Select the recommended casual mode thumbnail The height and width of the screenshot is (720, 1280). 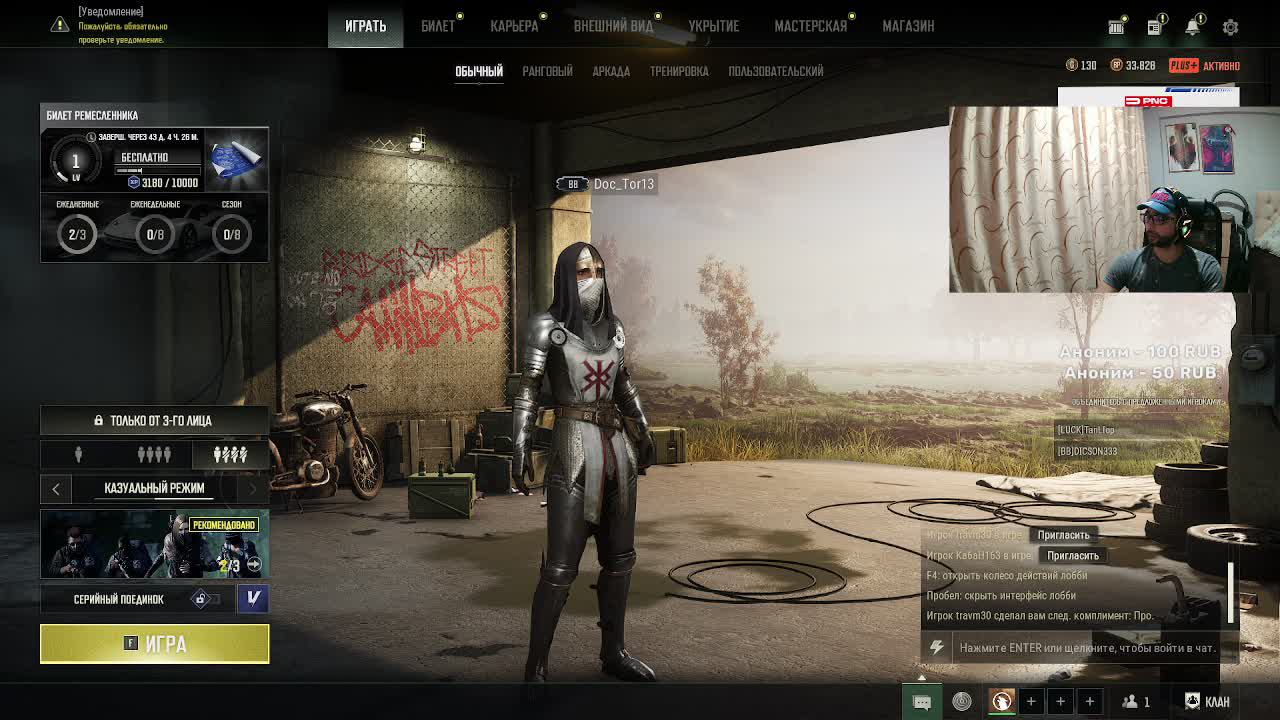(154, 544)
